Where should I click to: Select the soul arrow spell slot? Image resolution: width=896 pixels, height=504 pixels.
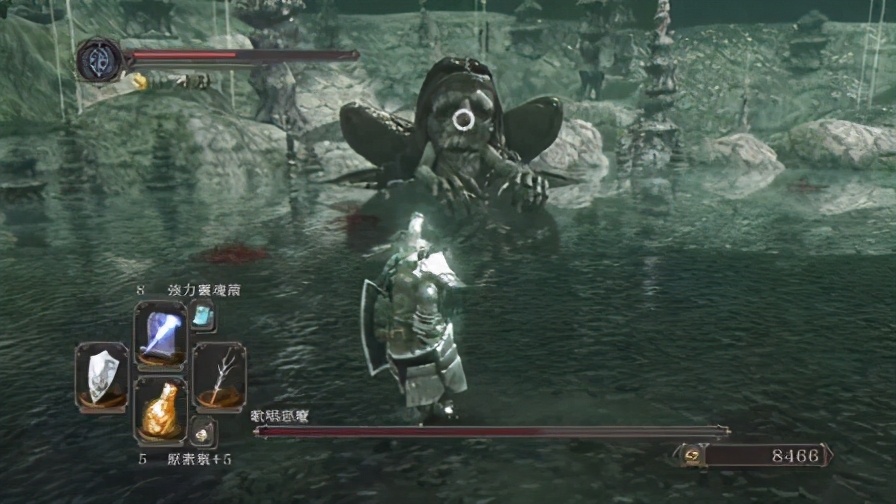[x=160, y=334]
